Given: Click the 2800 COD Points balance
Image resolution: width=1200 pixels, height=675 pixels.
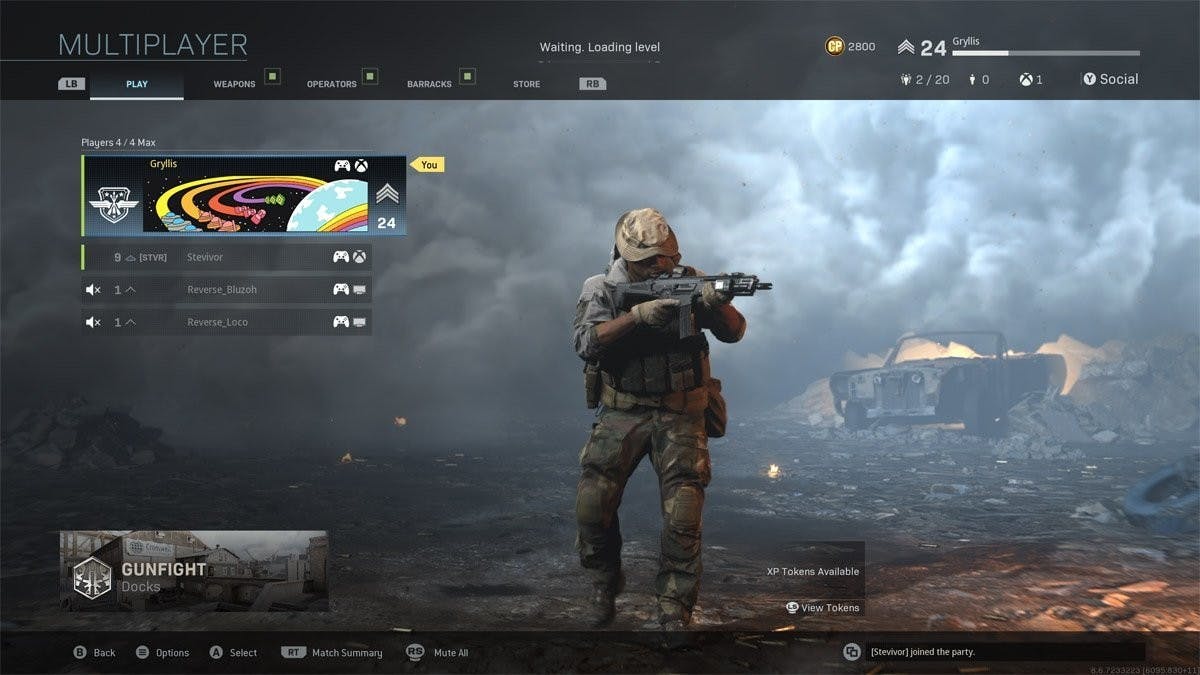Looking at the screenshot, I should pos(850,47).
